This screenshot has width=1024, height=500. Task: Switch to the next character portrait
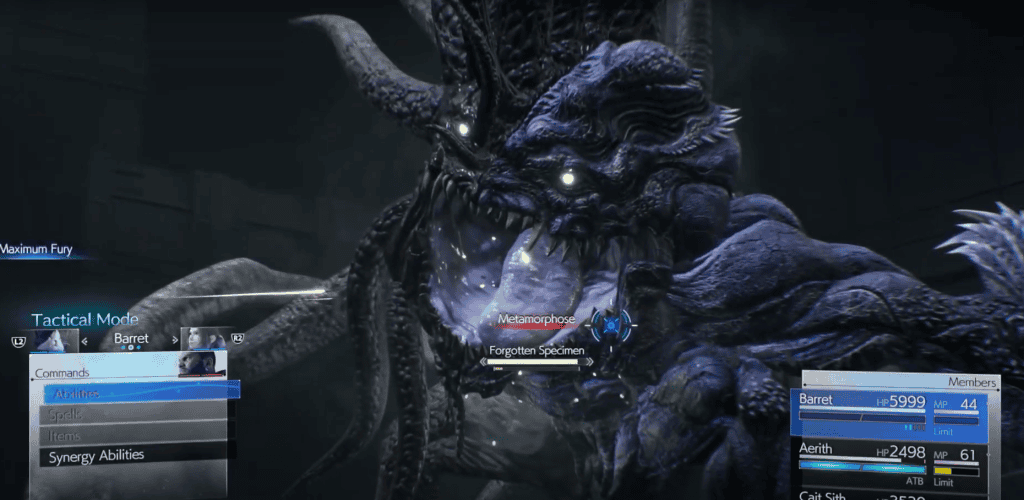203,339
